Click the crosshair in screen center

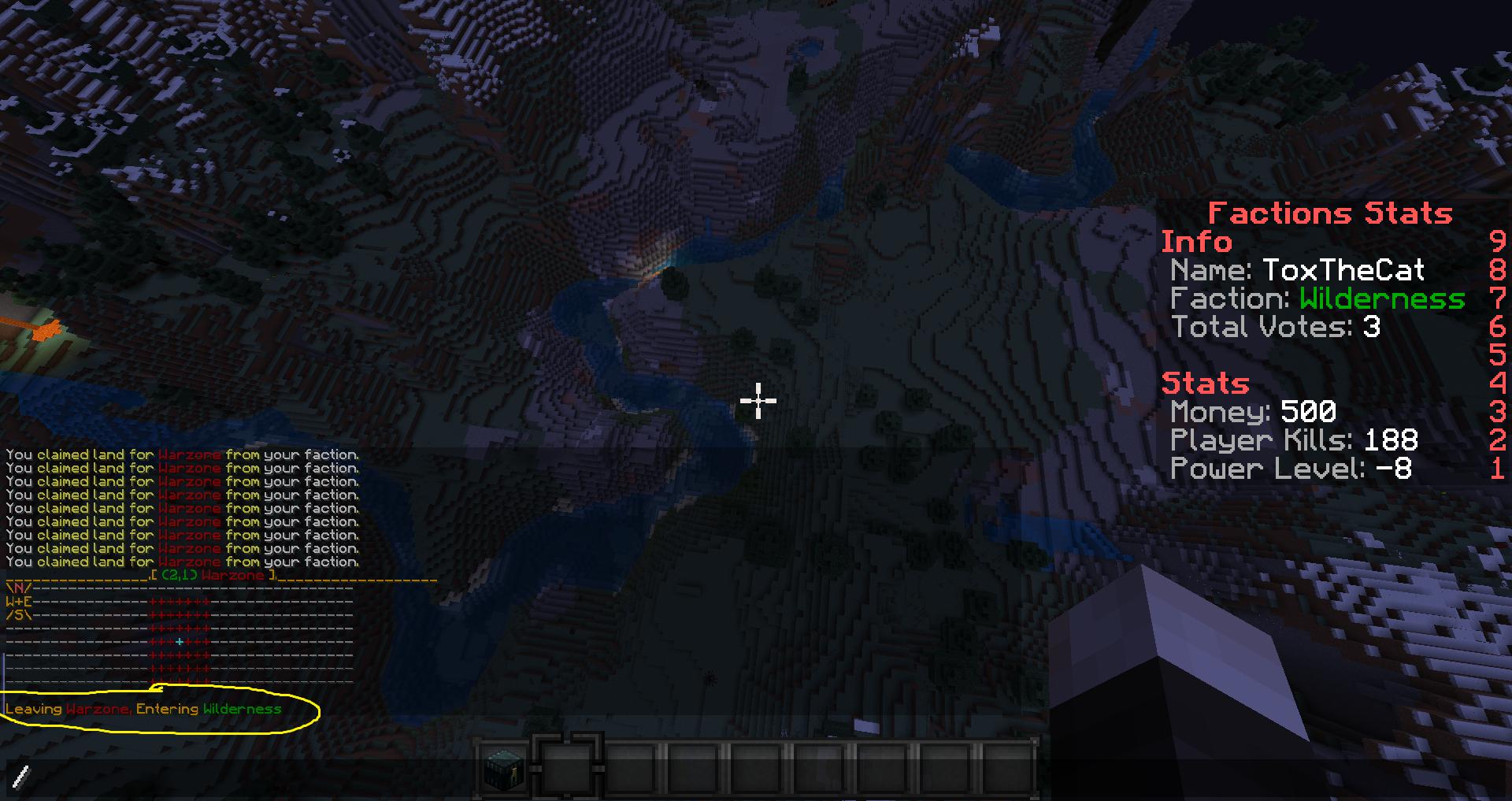point(757,401)
